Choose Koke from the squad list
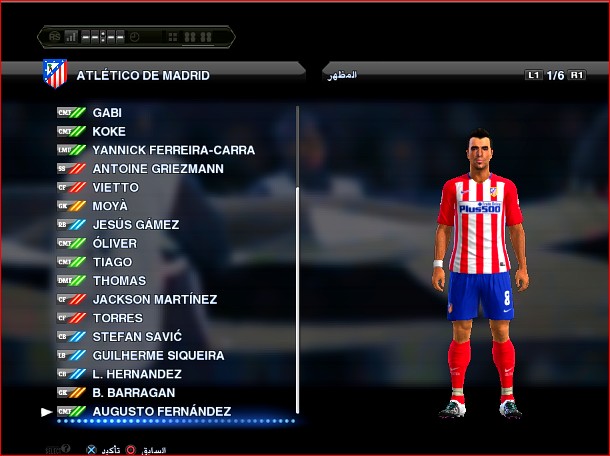This screenshot has width=610, height=456. 109,131
